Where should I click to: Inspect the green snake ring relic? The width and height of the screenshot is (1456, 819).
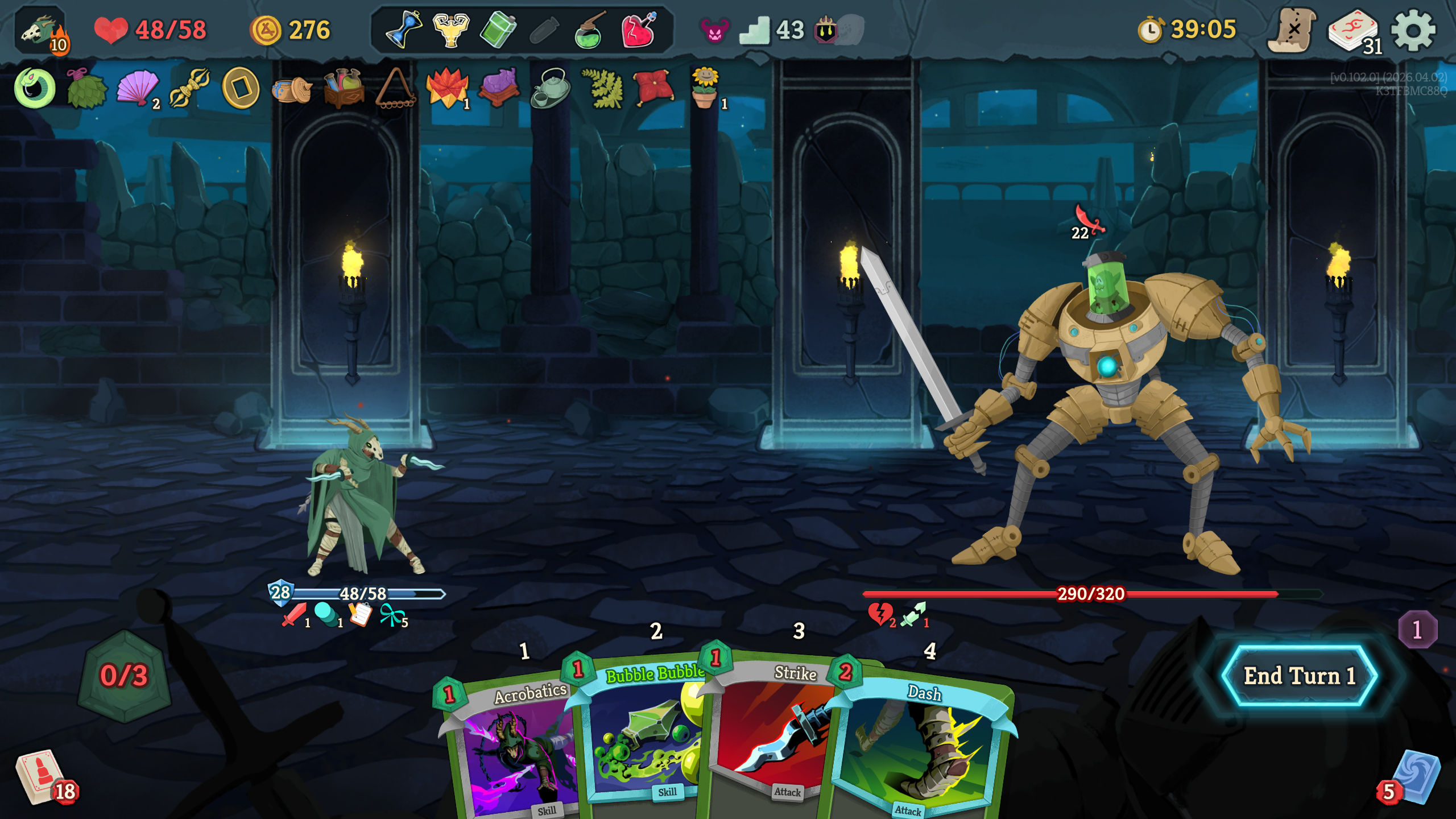pos(34,88)
